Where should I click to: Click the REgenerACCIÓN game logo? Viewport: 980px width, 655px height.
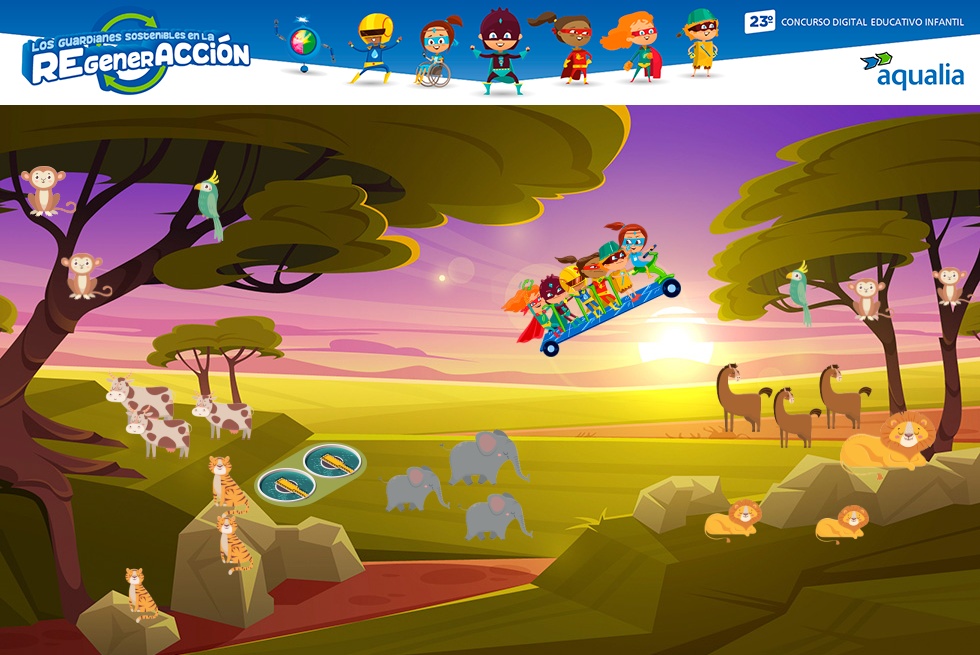[138, 55]
